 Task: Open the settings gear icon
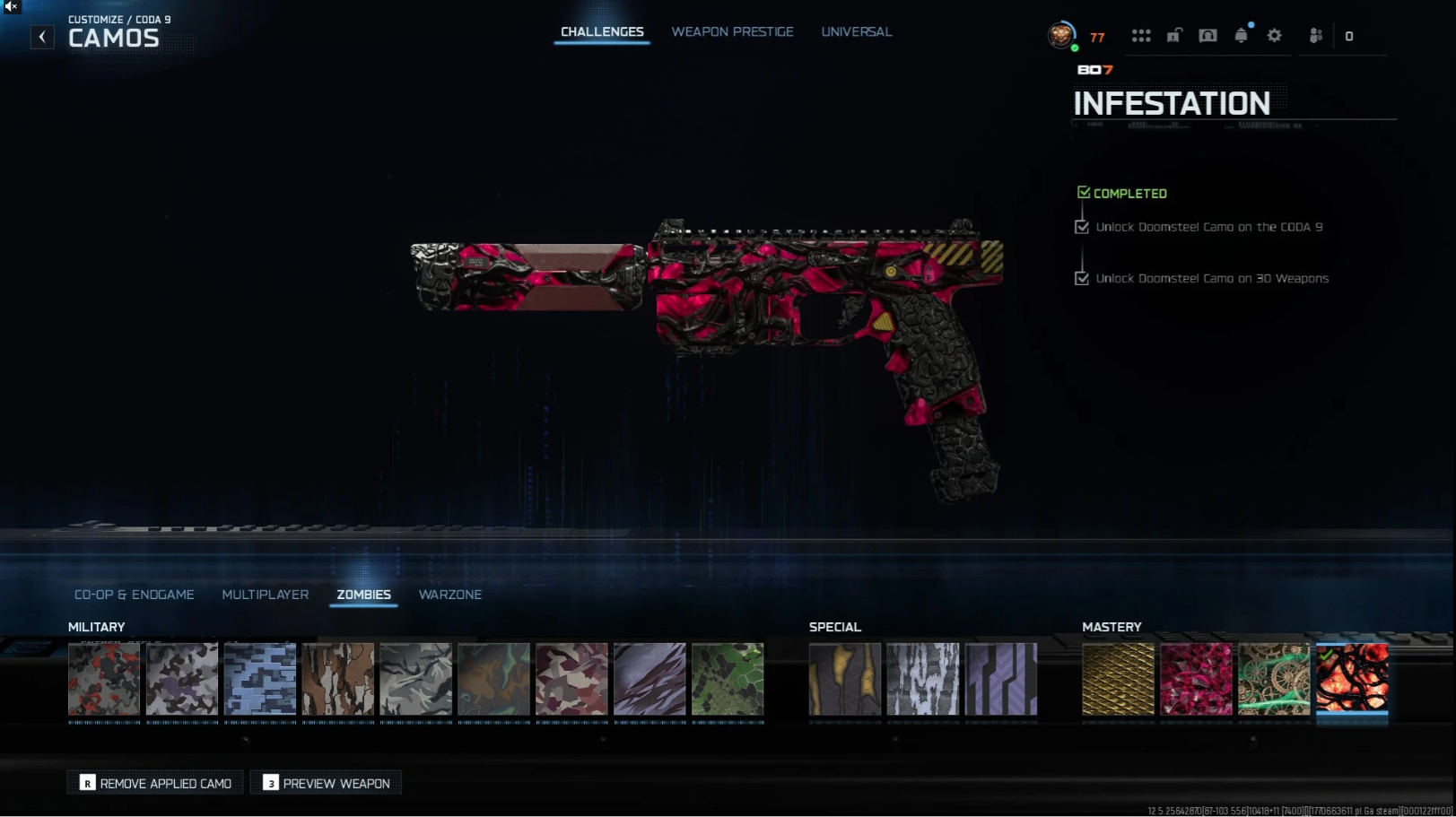tap(1274, 36)
